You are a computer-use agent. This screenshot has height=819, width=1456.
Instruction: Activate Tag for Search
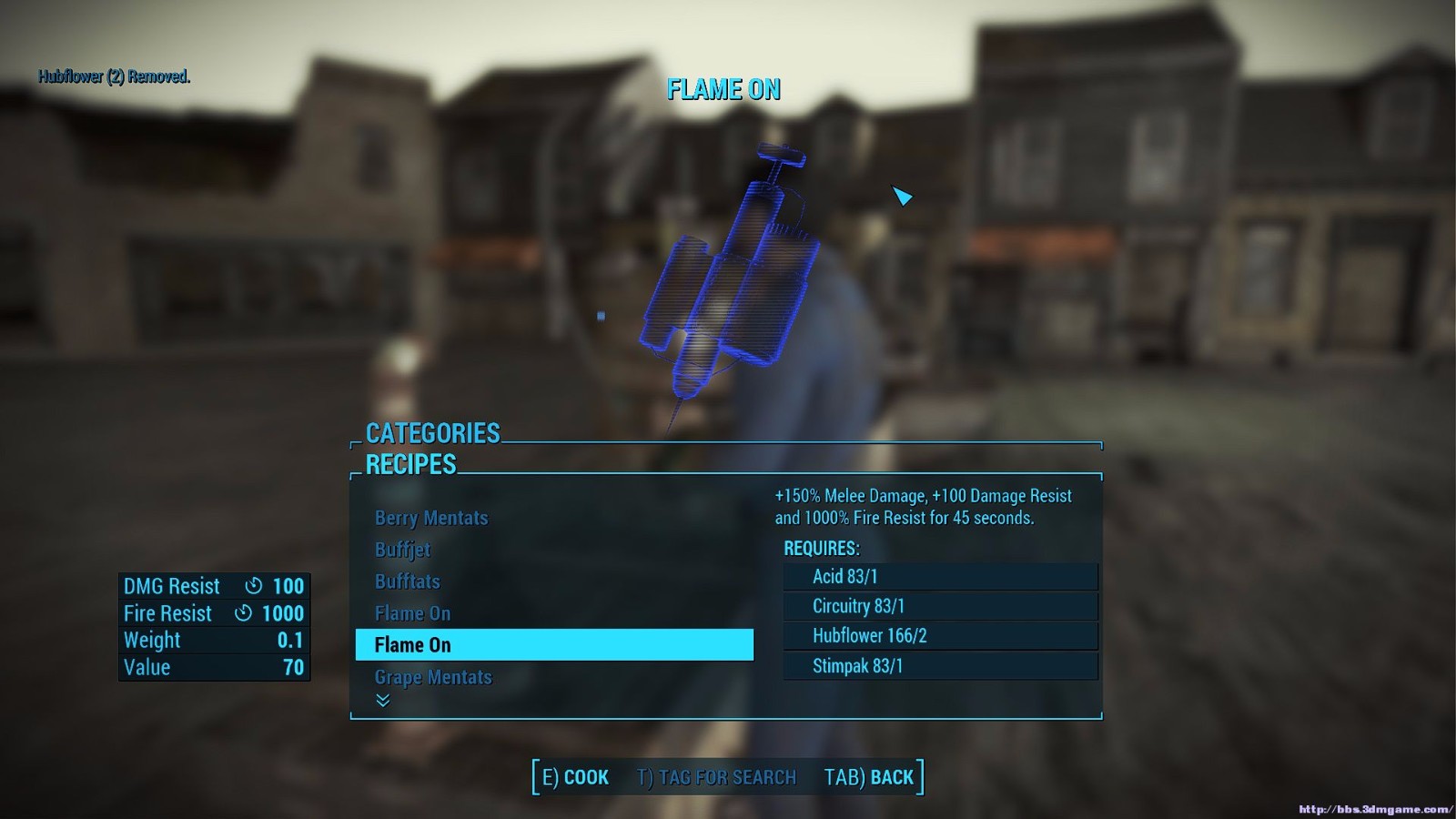tap(716, 777)
